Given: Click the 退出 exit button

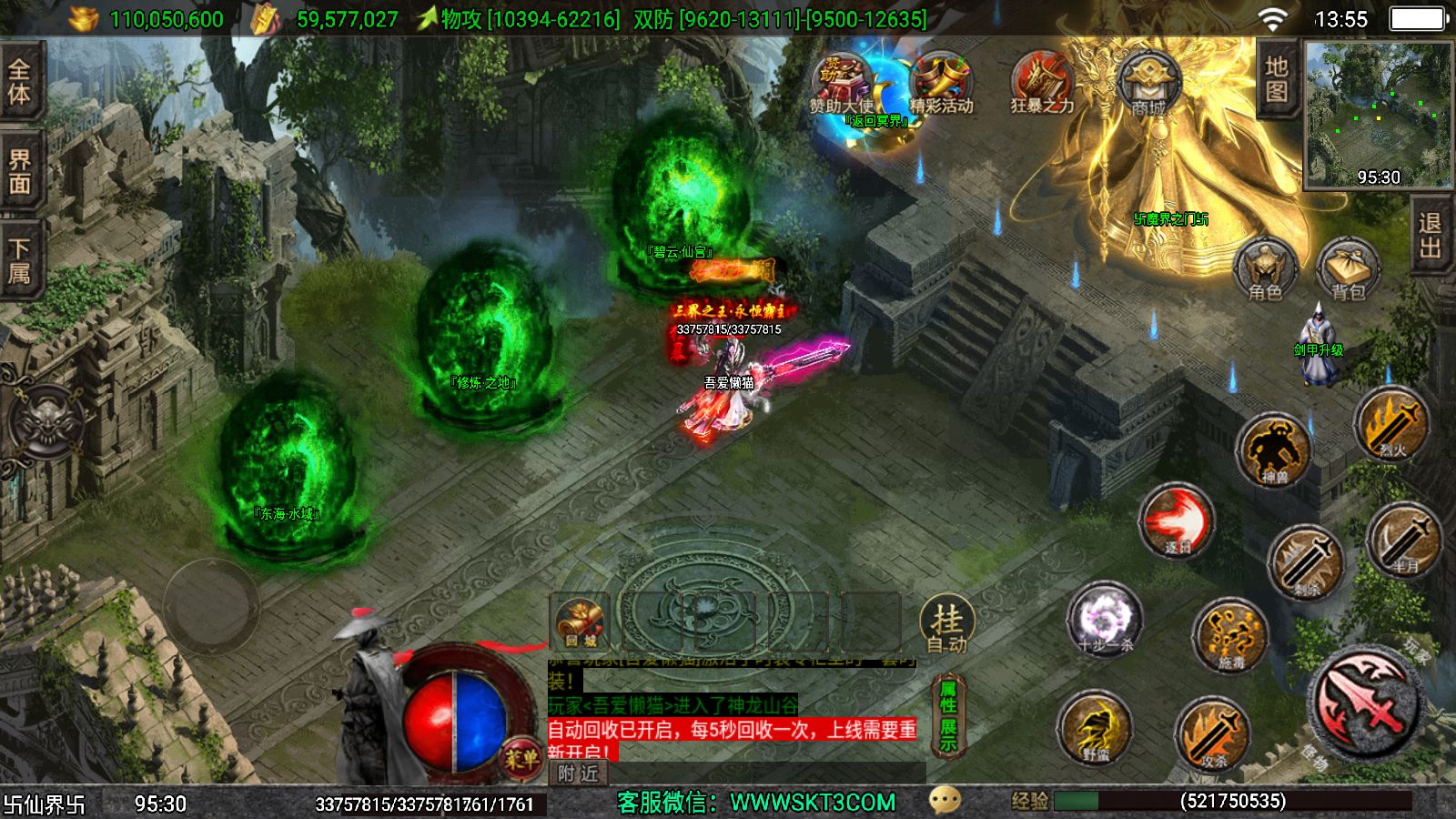Looking at the screenshot, I should pos(1430,236).
